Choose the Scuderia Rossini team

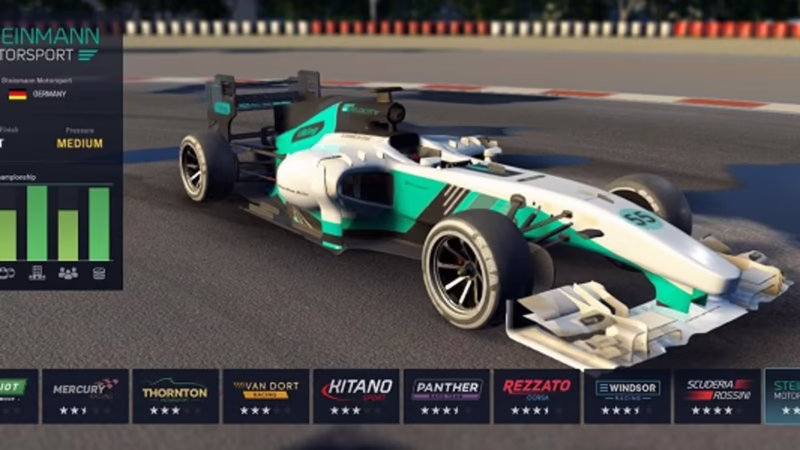pyautogui.click(x=717, y=396)
